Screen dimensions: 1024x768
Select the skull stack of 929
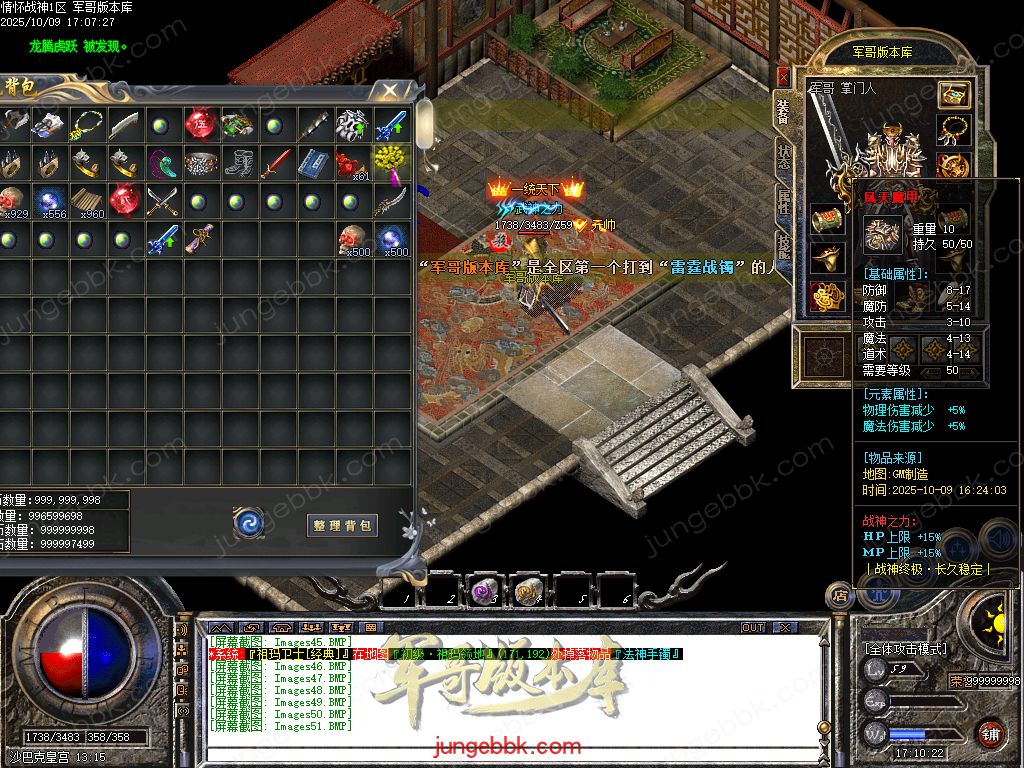(x=12, y=200)
